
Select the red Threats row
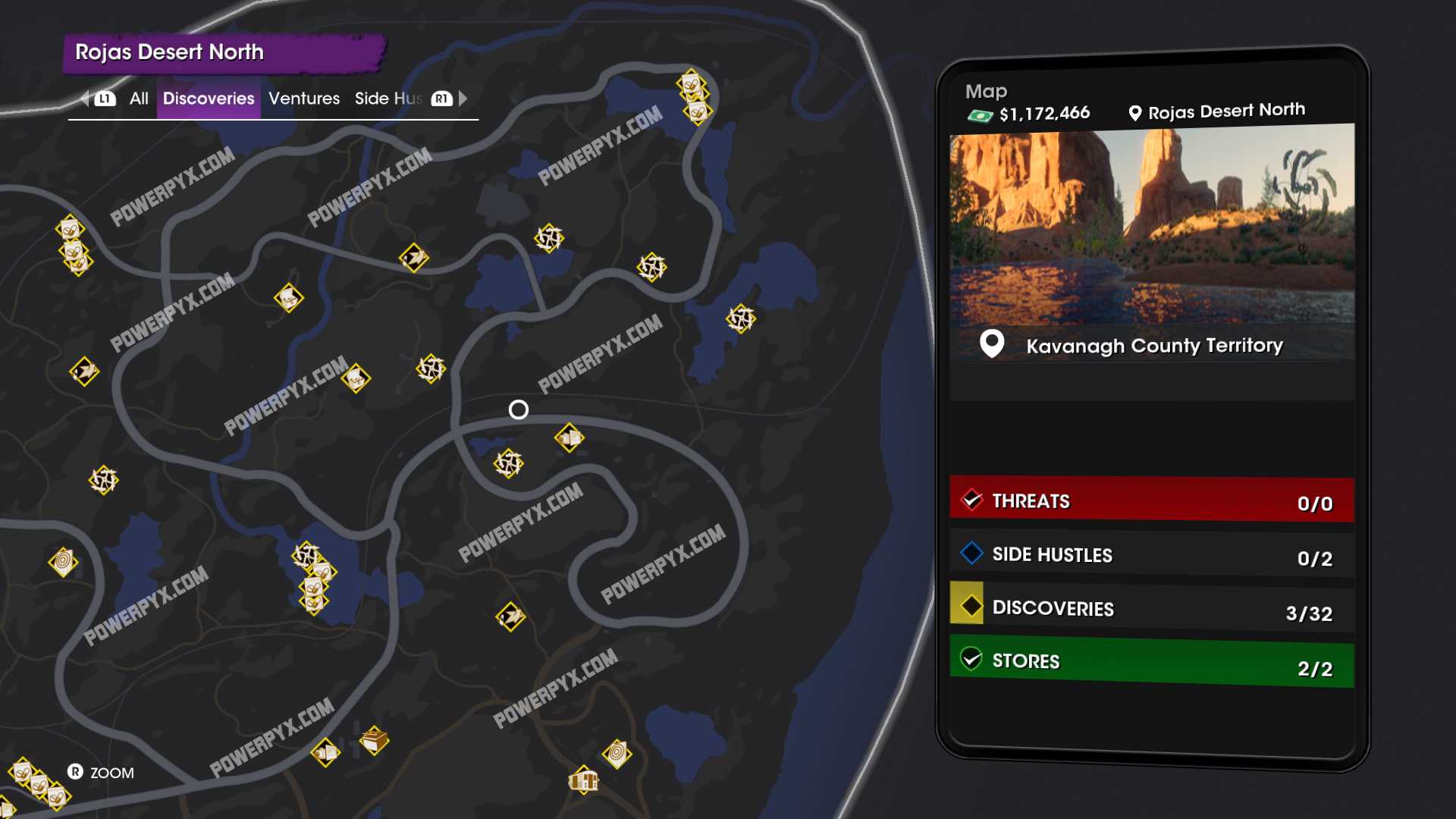click(1151, 500)
